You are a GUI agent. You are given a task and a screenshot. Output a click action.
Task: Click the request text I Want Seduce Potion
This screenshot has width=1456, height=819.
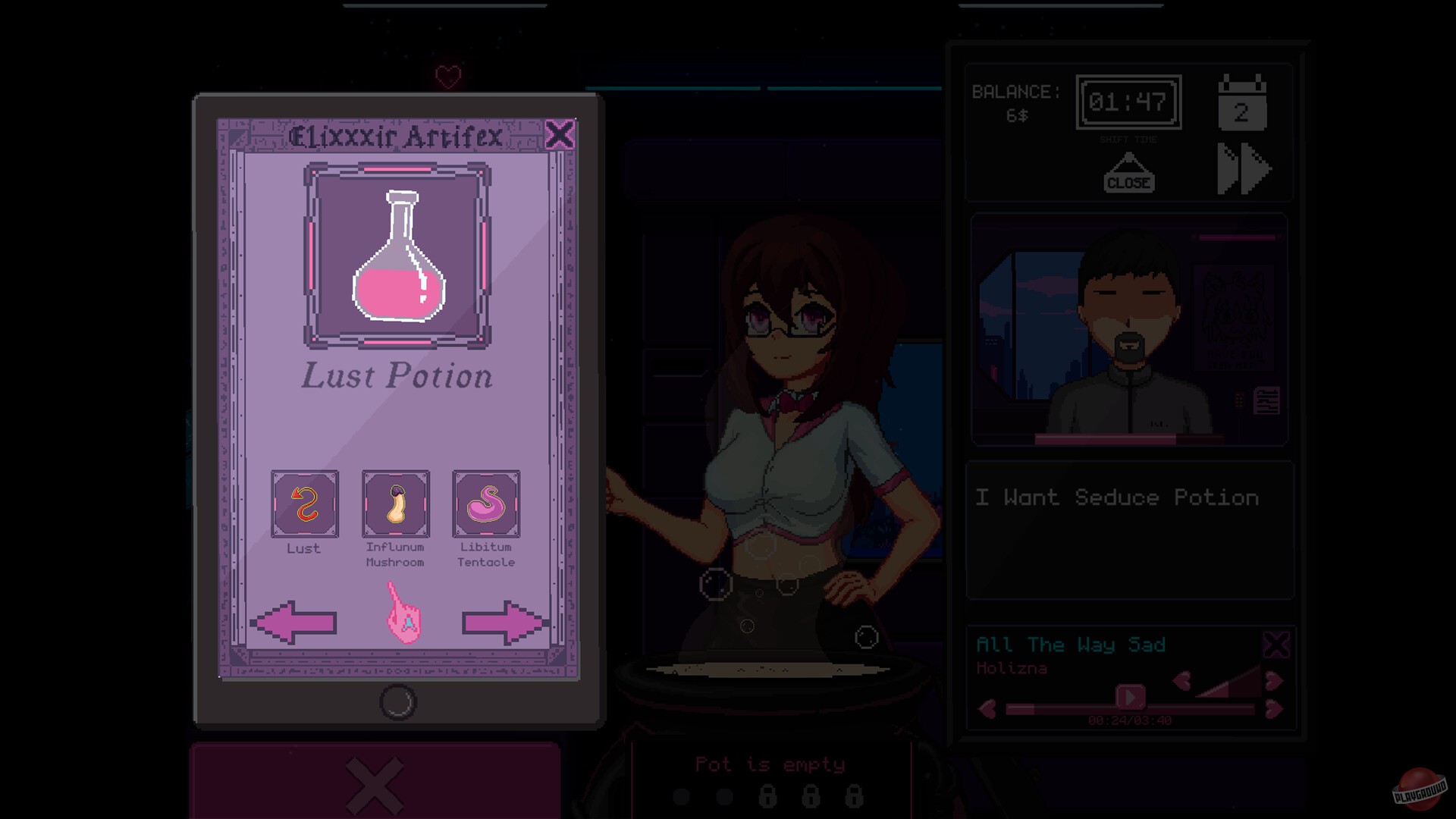[1115, 498]
